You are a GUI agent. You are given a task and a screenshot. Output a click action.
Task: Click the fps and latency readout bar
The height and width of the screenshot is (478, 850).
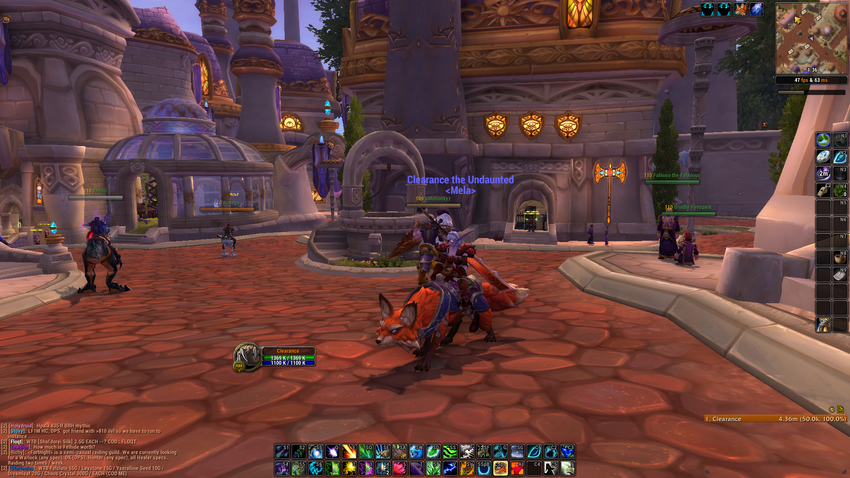click(x=810, y=78)
